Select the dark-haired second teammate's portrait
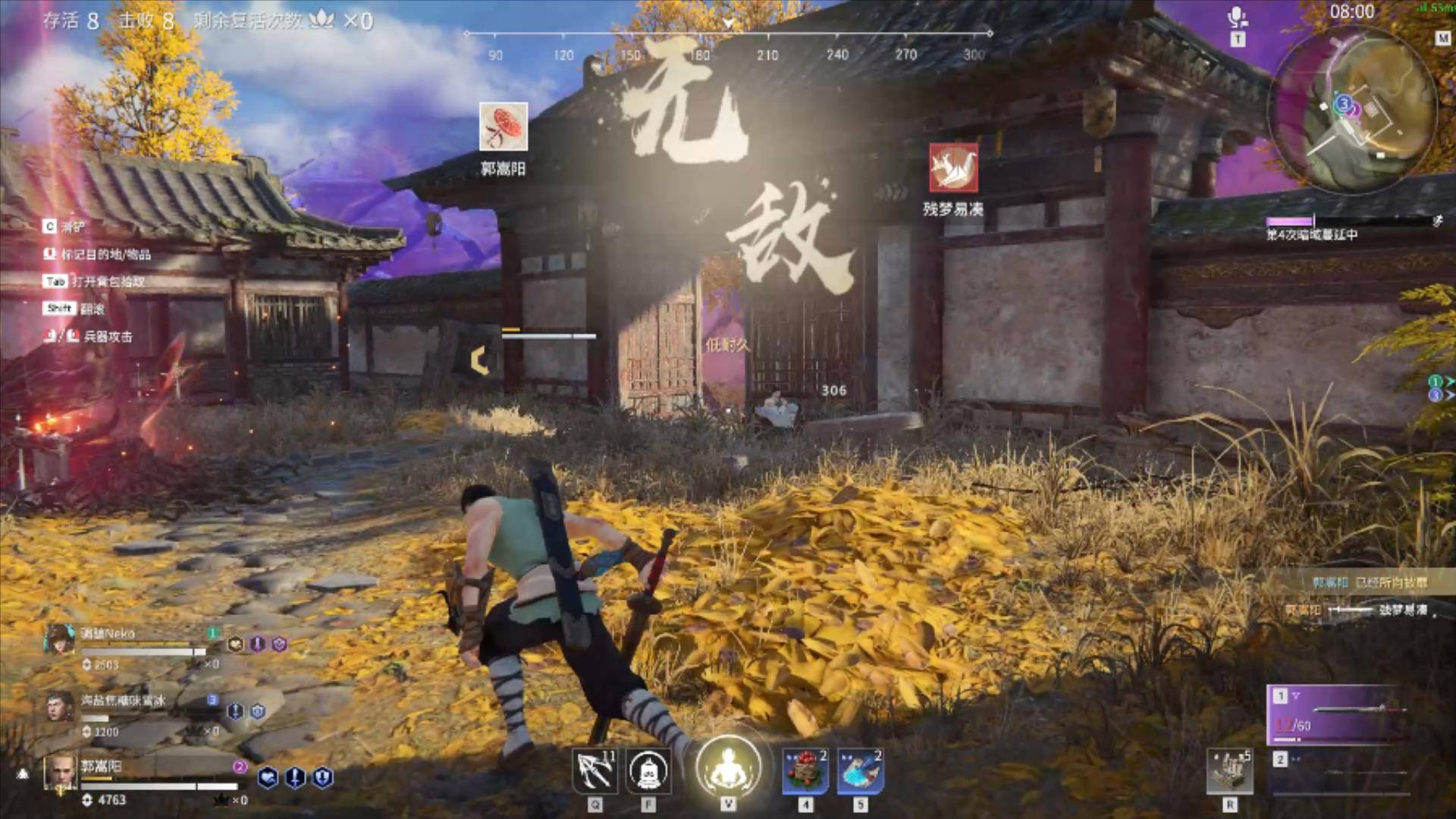Screen dimensions: 1456x819 [59, 707]
